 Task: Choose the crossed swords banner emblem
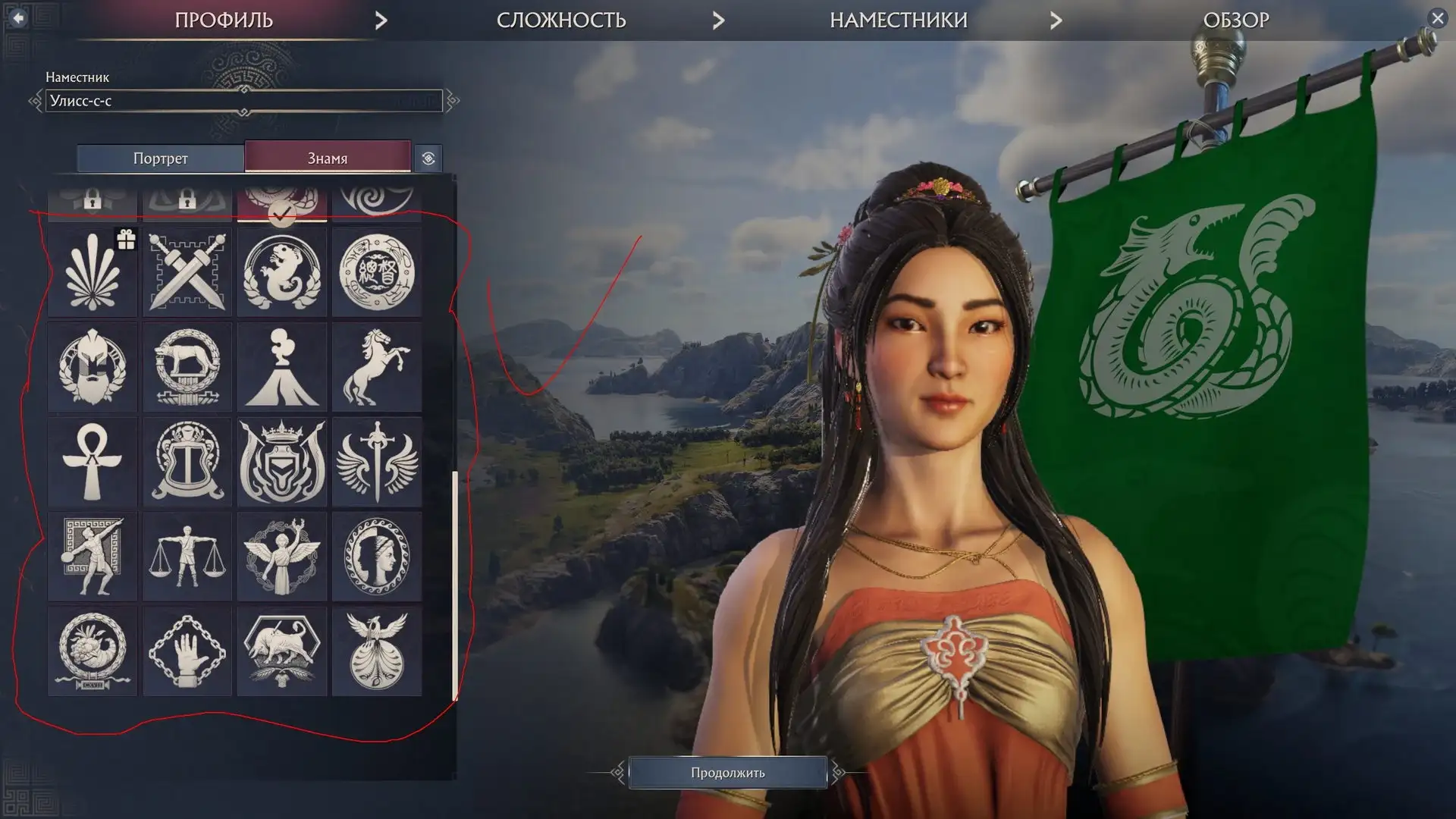187,272
